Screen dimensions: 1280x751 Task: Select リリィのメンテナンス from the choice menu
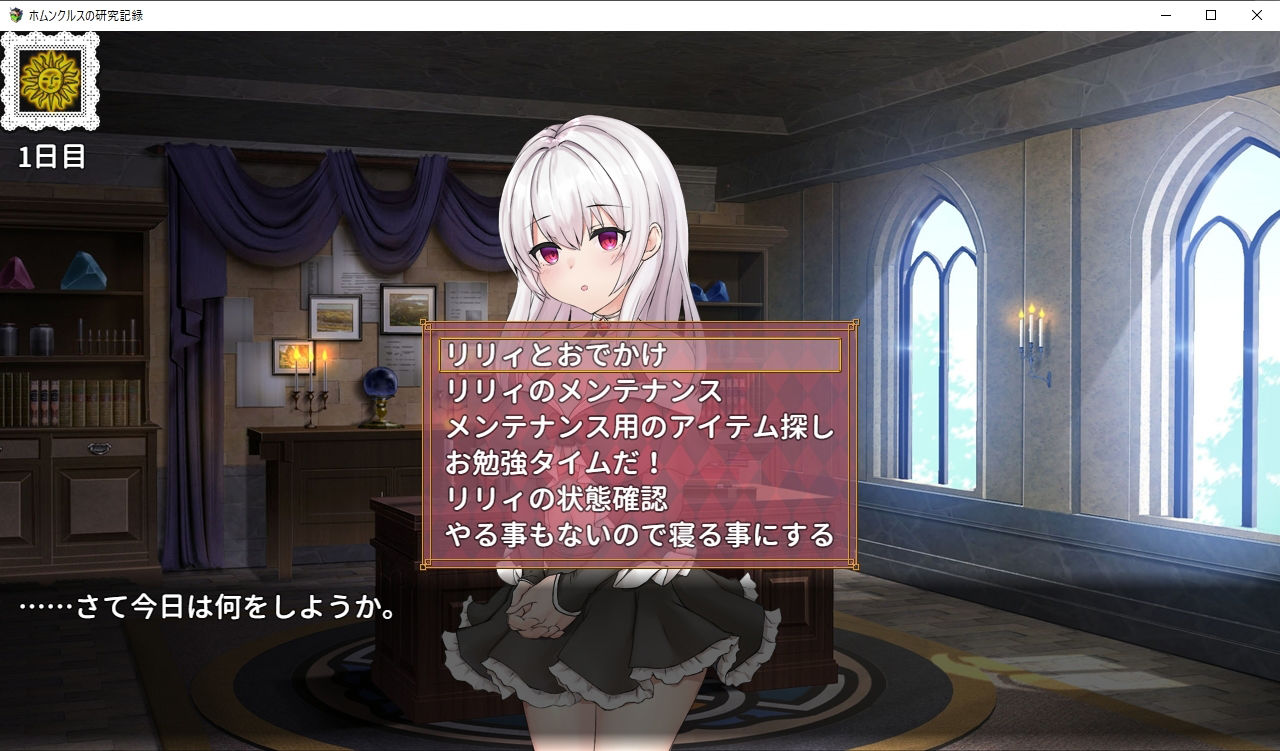coord(570,392)
